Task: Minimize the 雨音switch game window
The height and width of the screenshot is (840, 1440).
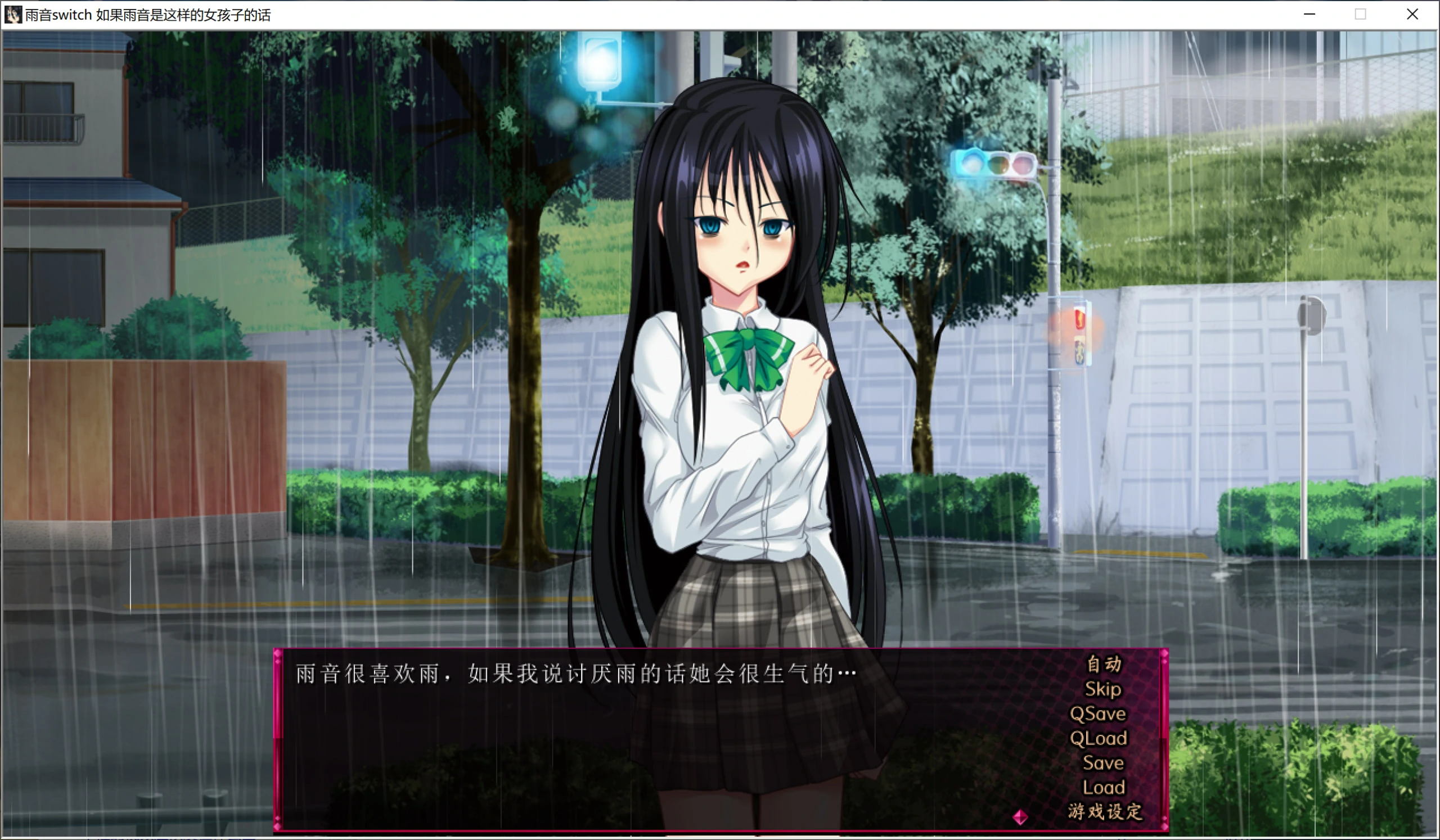Action: [x=1309, y=14]
